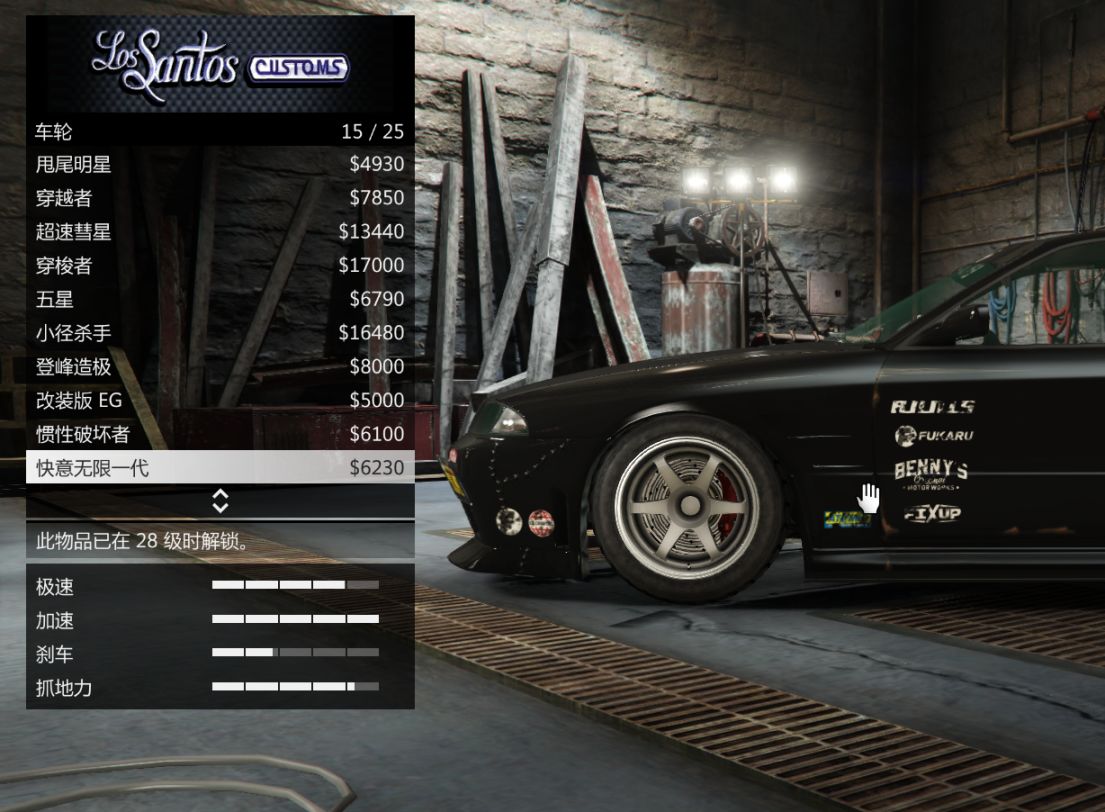
Task: Select the 甩尾明星 wheel option
Action: (220, 164)
